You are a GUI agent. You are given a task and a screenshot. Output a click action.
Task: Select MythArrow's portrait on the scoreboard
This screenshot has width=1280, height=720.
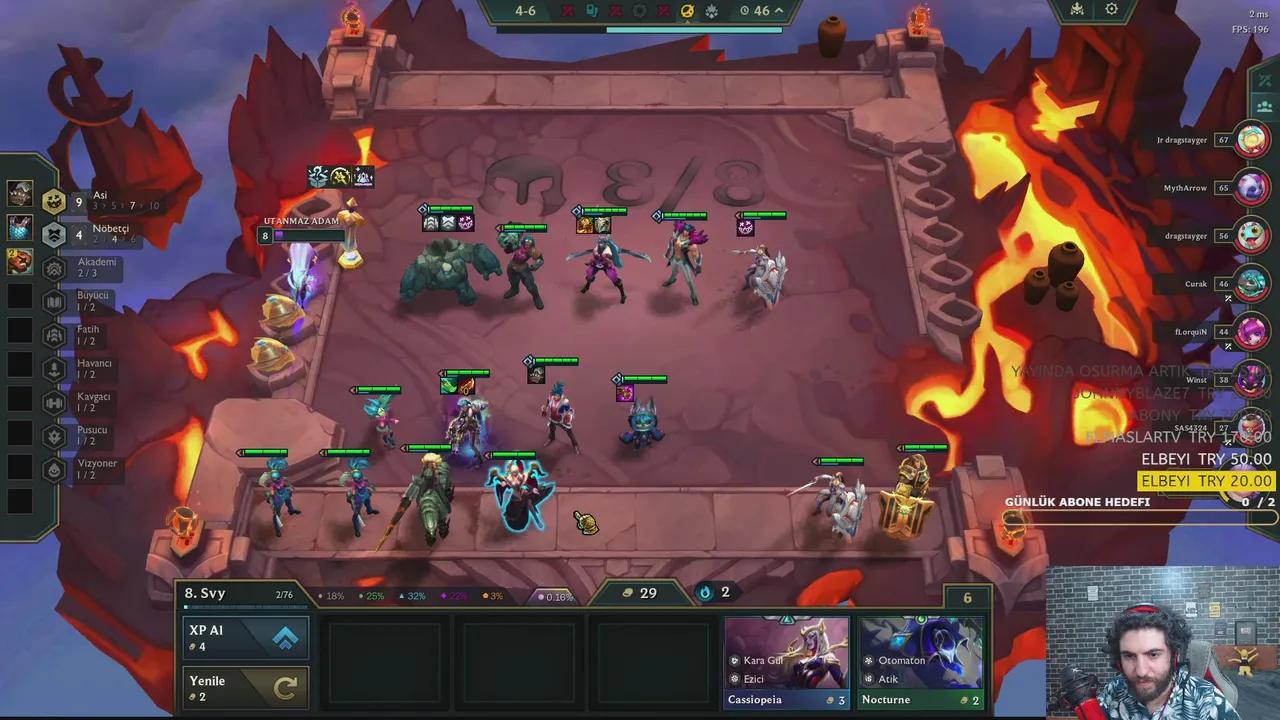(x=1251, y=188)
